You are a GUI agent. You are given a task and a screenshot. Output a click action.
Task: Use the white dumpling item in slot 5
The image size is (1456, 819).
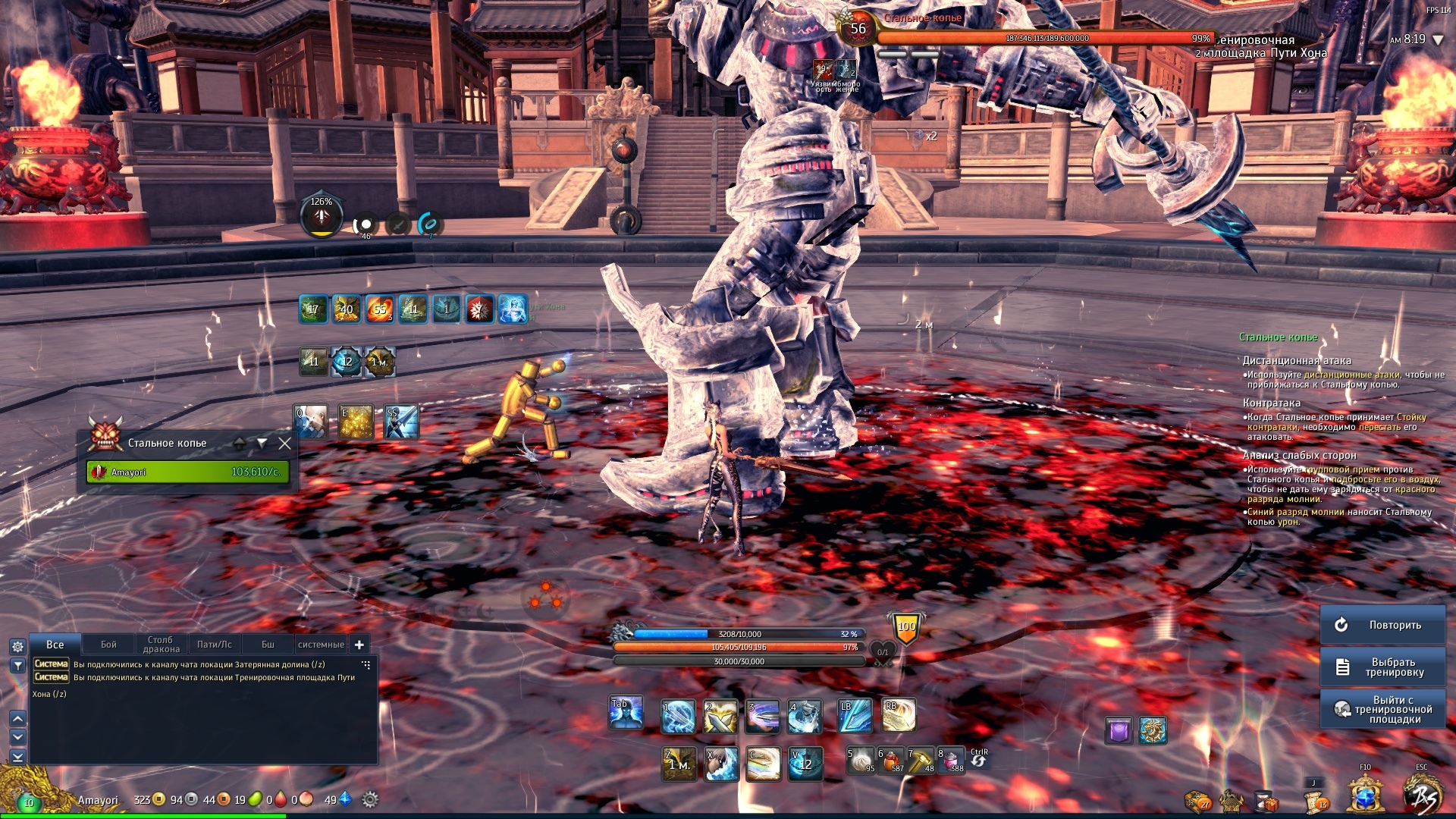pyautogui.click(x=861, y=761)
